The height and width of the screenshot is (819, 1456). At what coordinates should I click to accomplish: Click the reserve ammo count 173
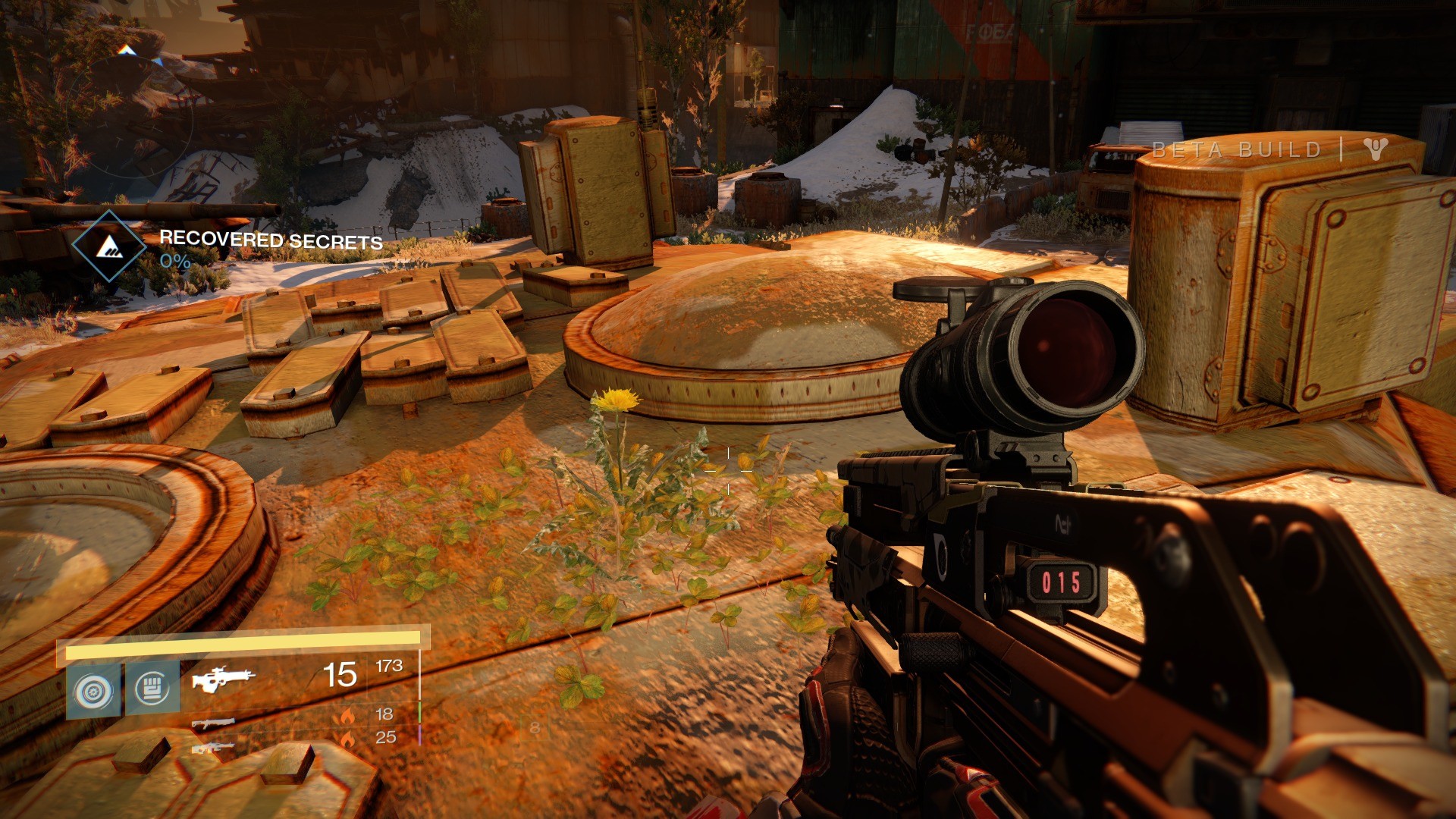(389, 667)
